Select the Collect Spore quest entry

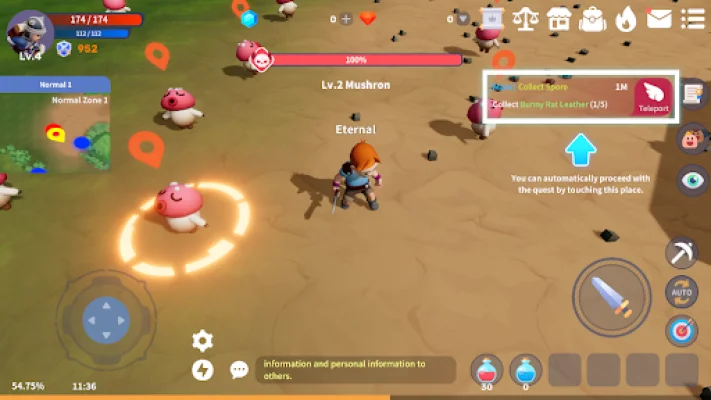[x=546, y=87]
